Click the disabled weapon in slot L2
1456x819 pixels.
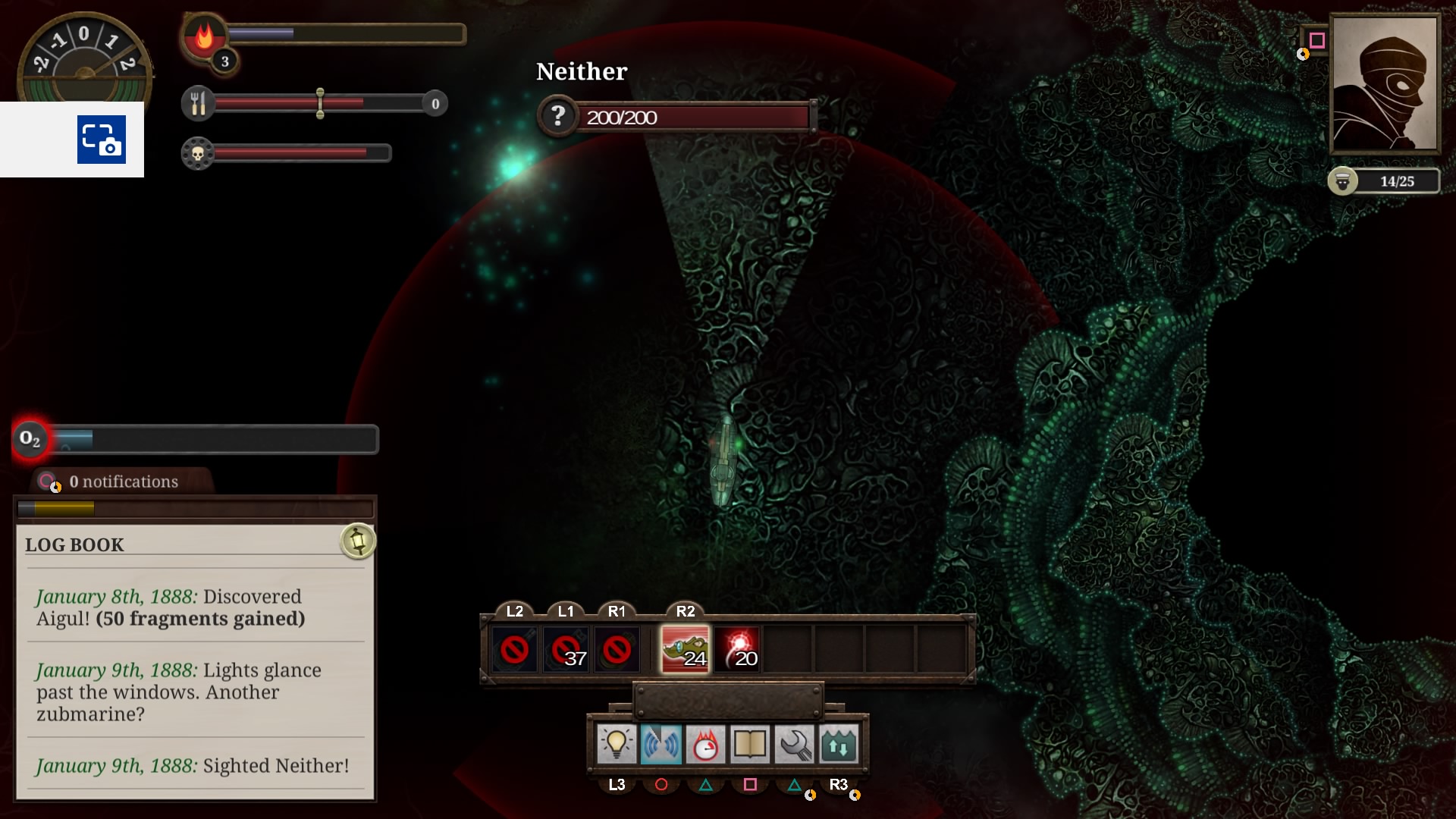pyautogui.click(x=516, y=649)
